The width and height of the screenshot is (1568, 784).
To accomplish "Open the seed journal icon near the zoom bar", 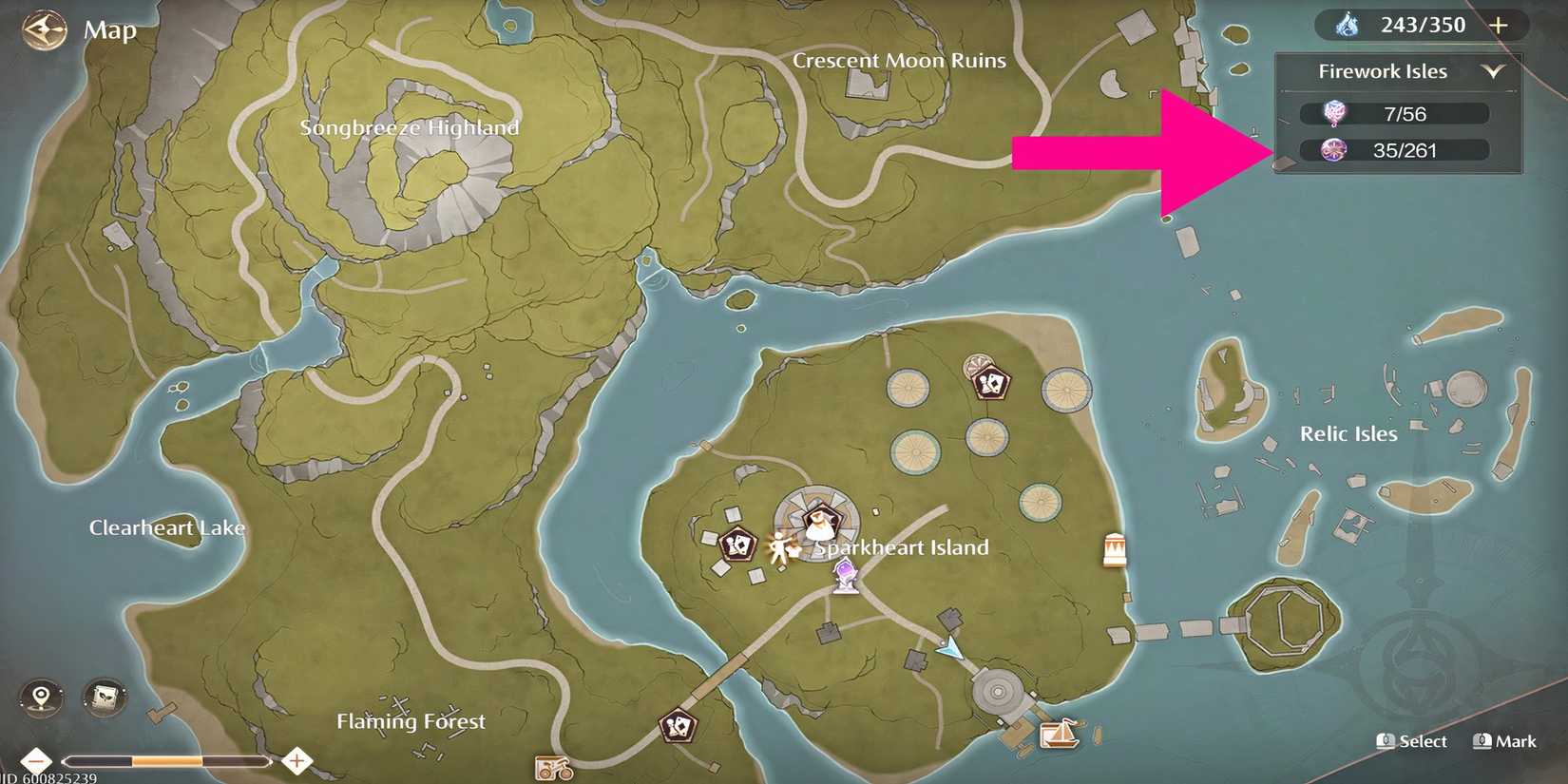I will [103, 697].
